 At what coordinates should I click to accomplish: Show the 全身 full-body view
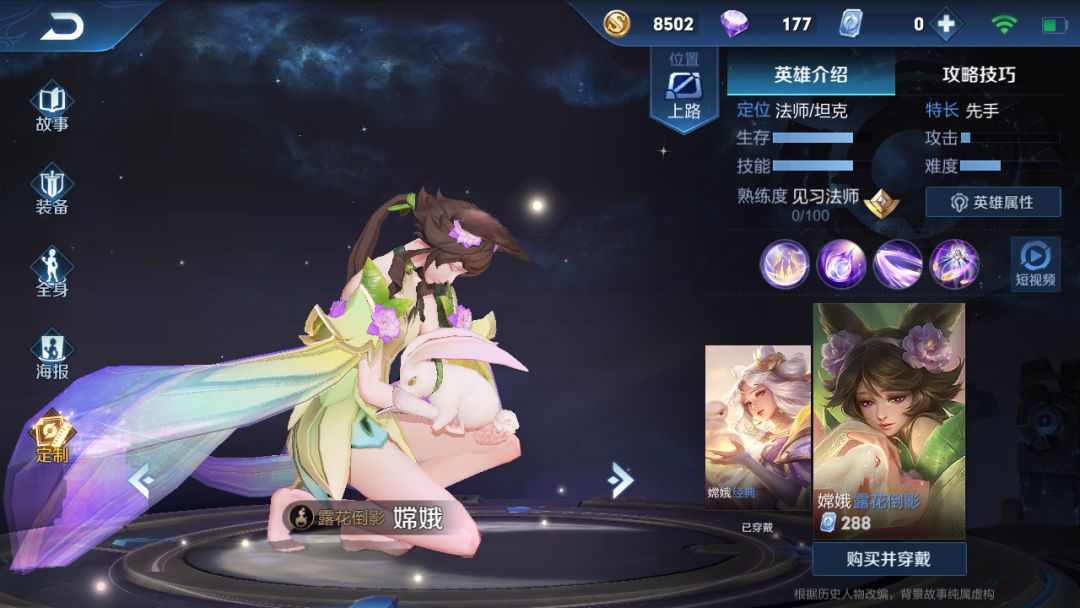click(52, 273)
